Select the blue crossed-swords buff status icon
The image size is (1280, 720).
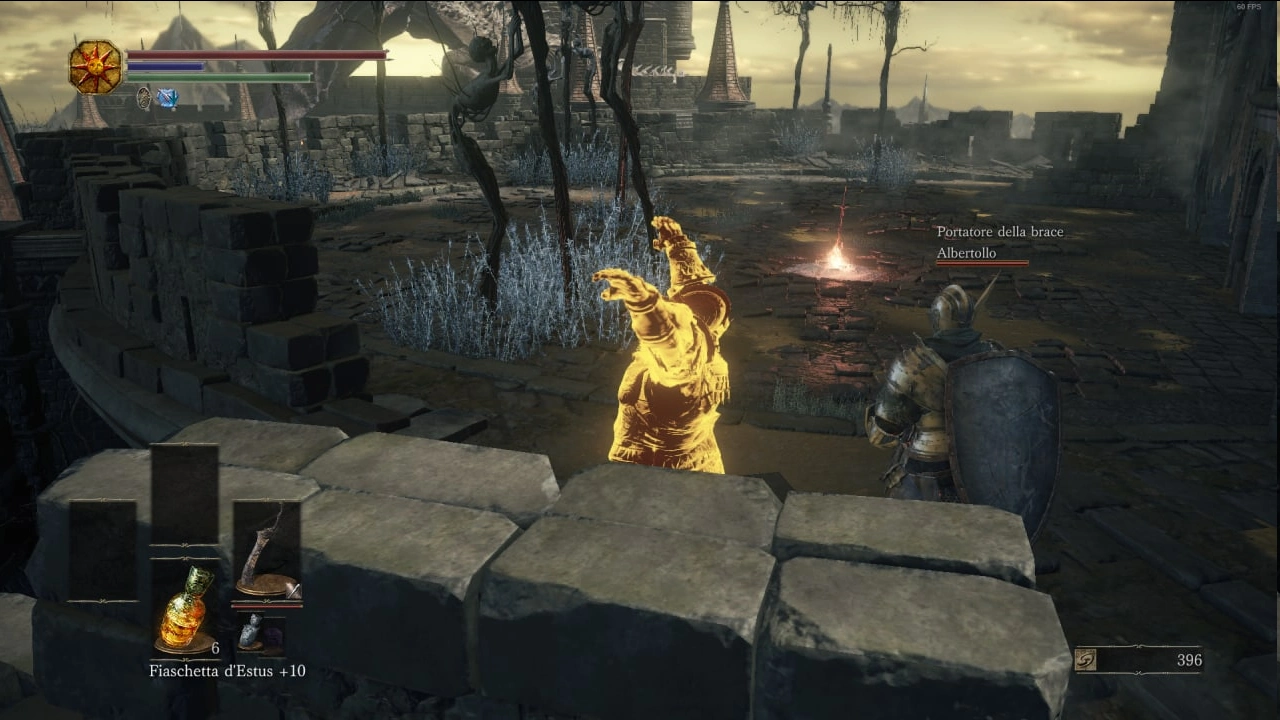(167, 98)
